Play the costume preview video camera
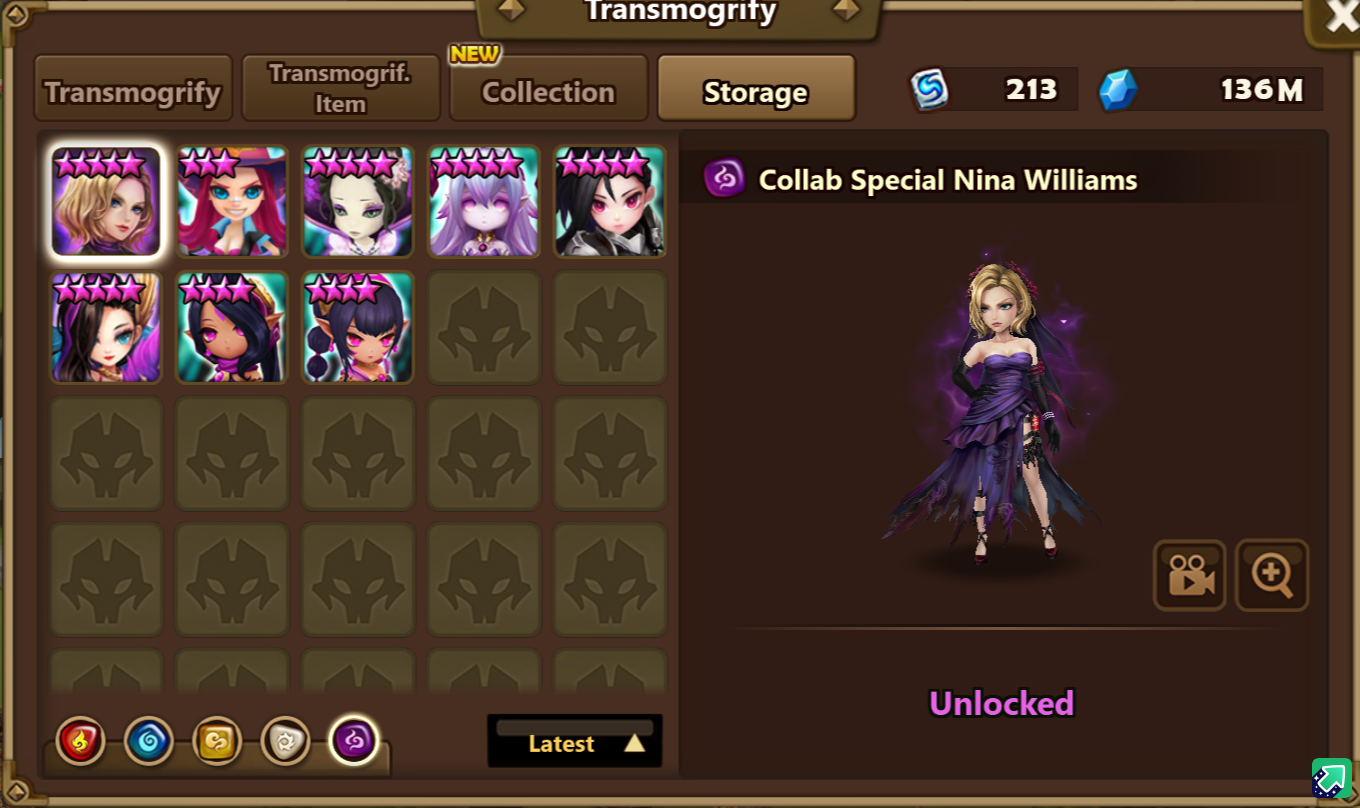This screenshot has height=808, width=1360. point(1190,575)
